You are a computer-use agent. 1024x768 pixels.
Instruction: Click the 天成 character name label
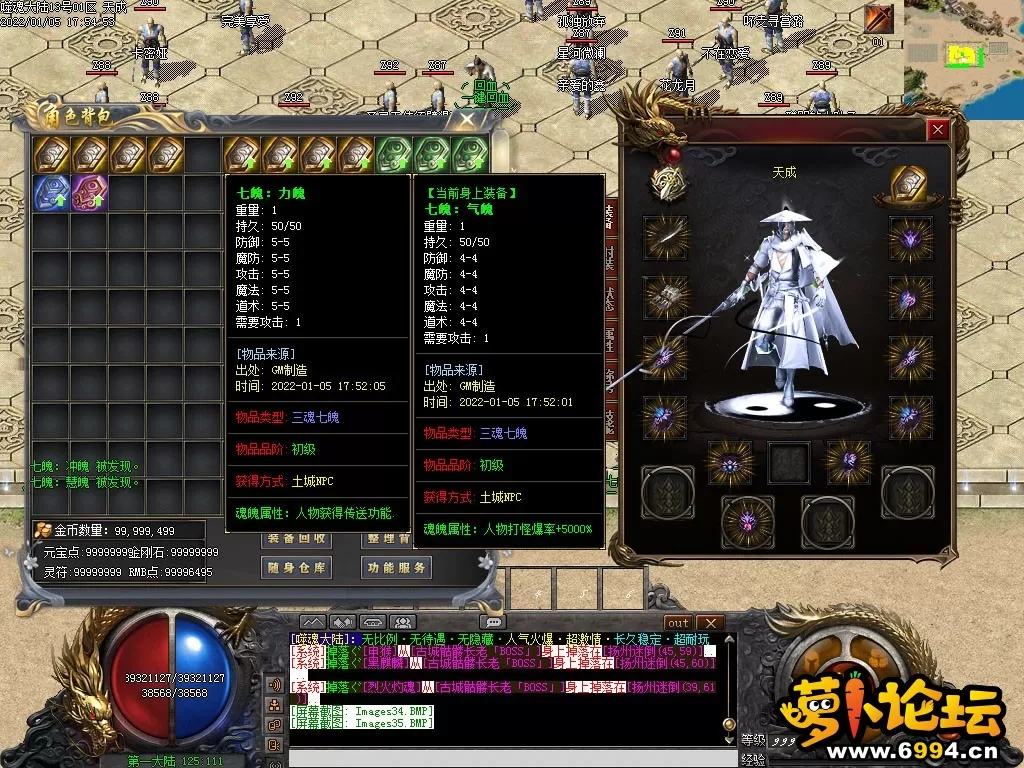[784, 172]
